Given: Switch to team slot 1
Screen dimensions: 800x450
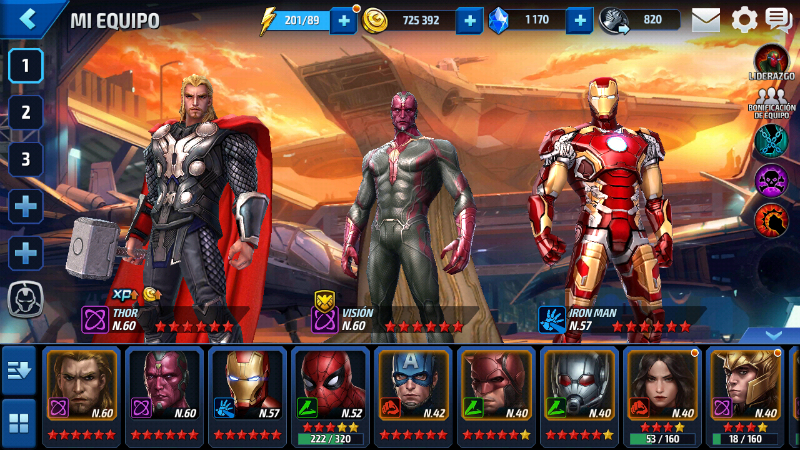Looking at the screenshot, I should [x=26, y=66].
